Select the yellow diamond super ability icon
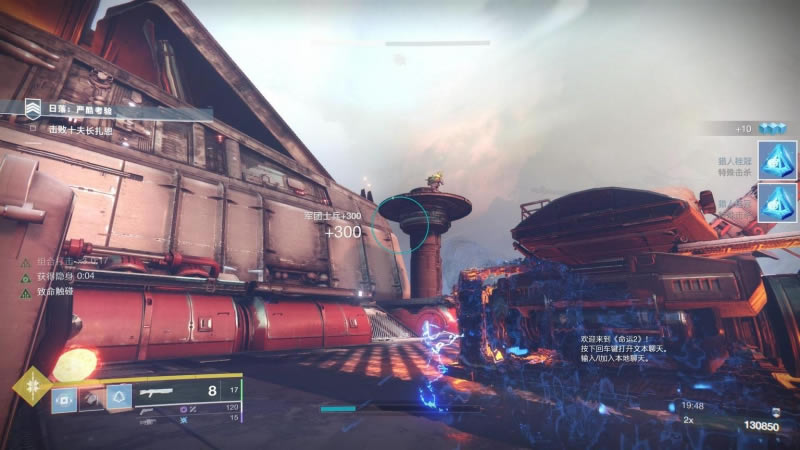Screen dimensions: 800x450 click(31, 386)
